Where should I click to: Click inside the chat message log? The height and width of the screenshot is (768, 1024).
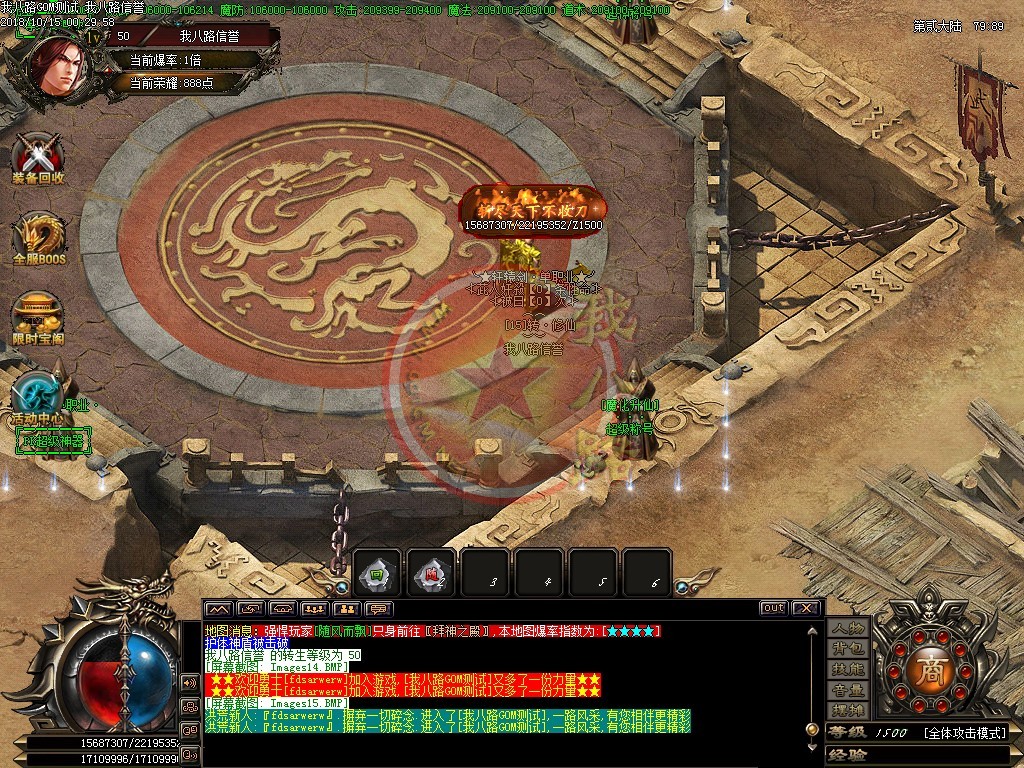500,680
